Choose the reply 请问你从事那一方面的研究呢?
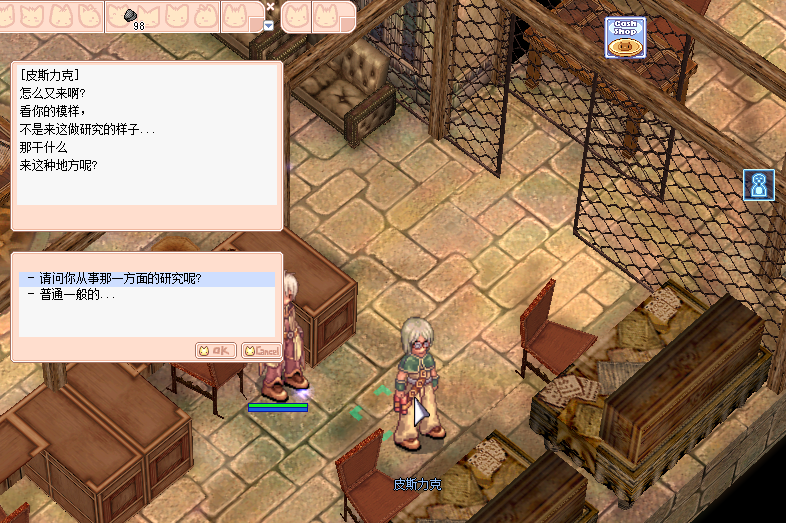Viewport: 786px width, 523px height. [120, 279]
